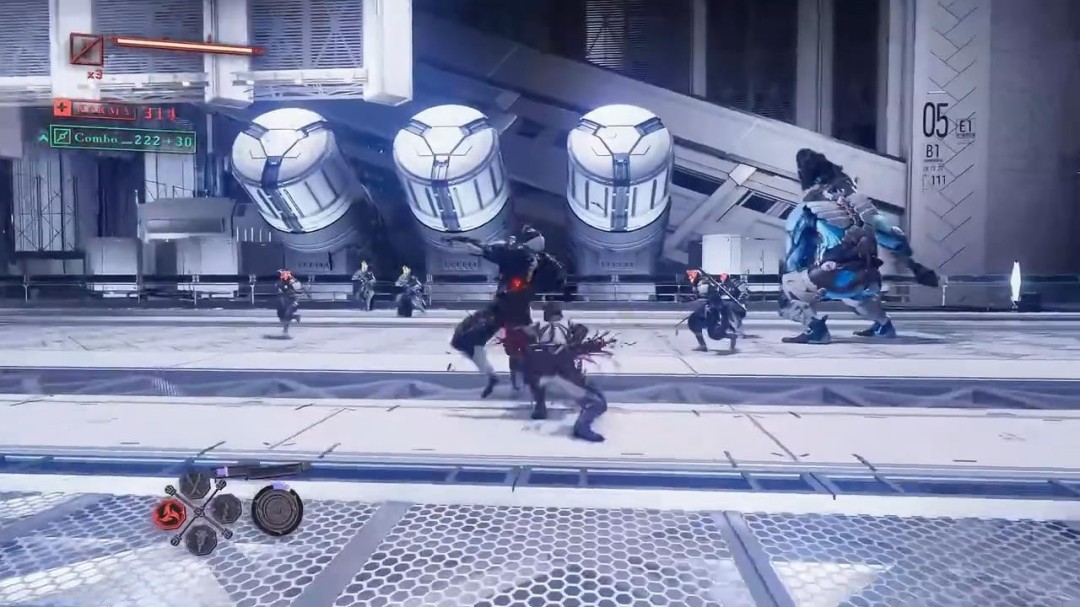1080x607 pixels.
Task: Click the crossed-out square portrait icon
Action: point(86,49)
